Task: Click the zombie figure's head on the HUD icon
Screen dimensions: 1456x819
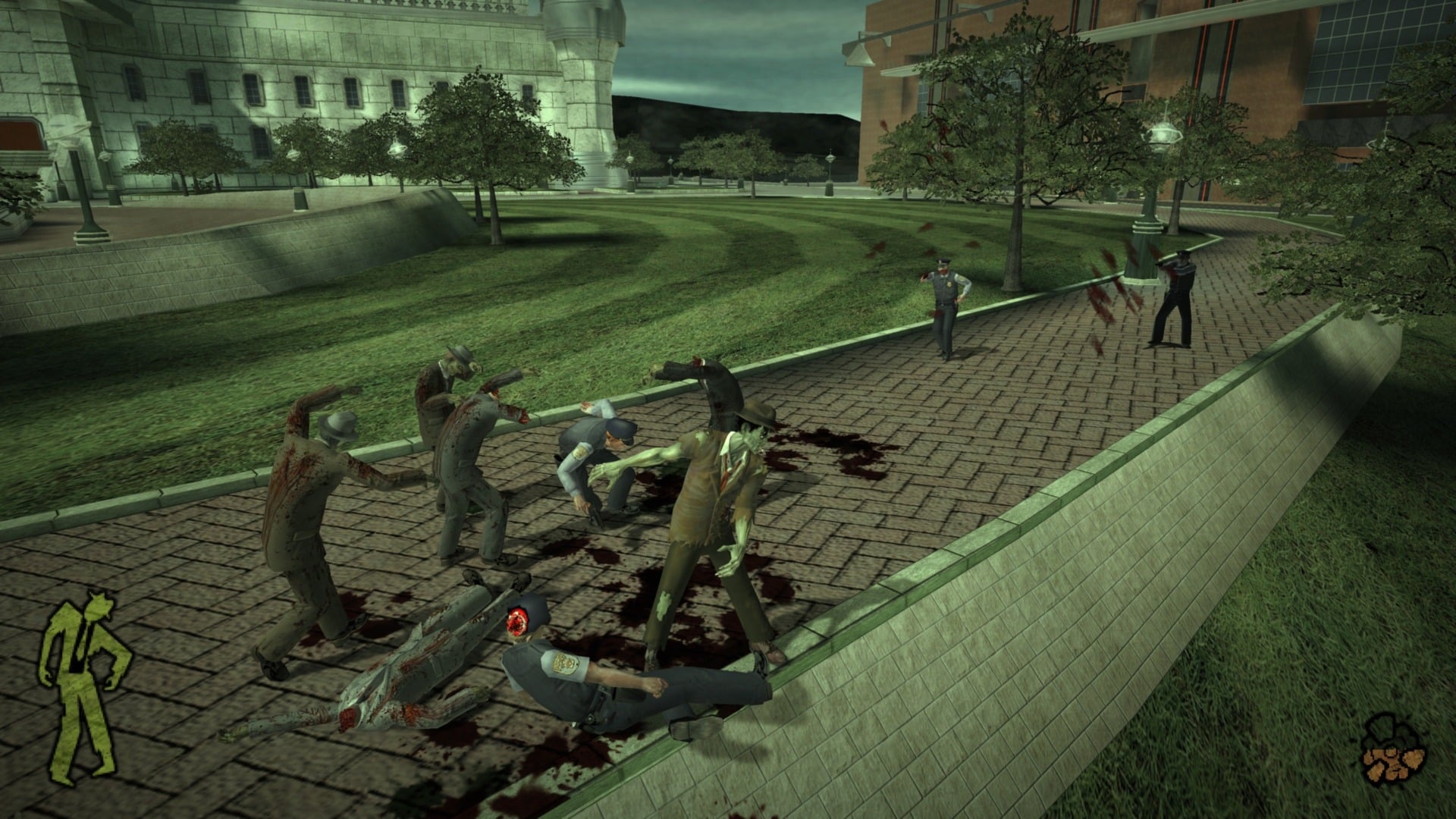Action: tap(98, 607)
